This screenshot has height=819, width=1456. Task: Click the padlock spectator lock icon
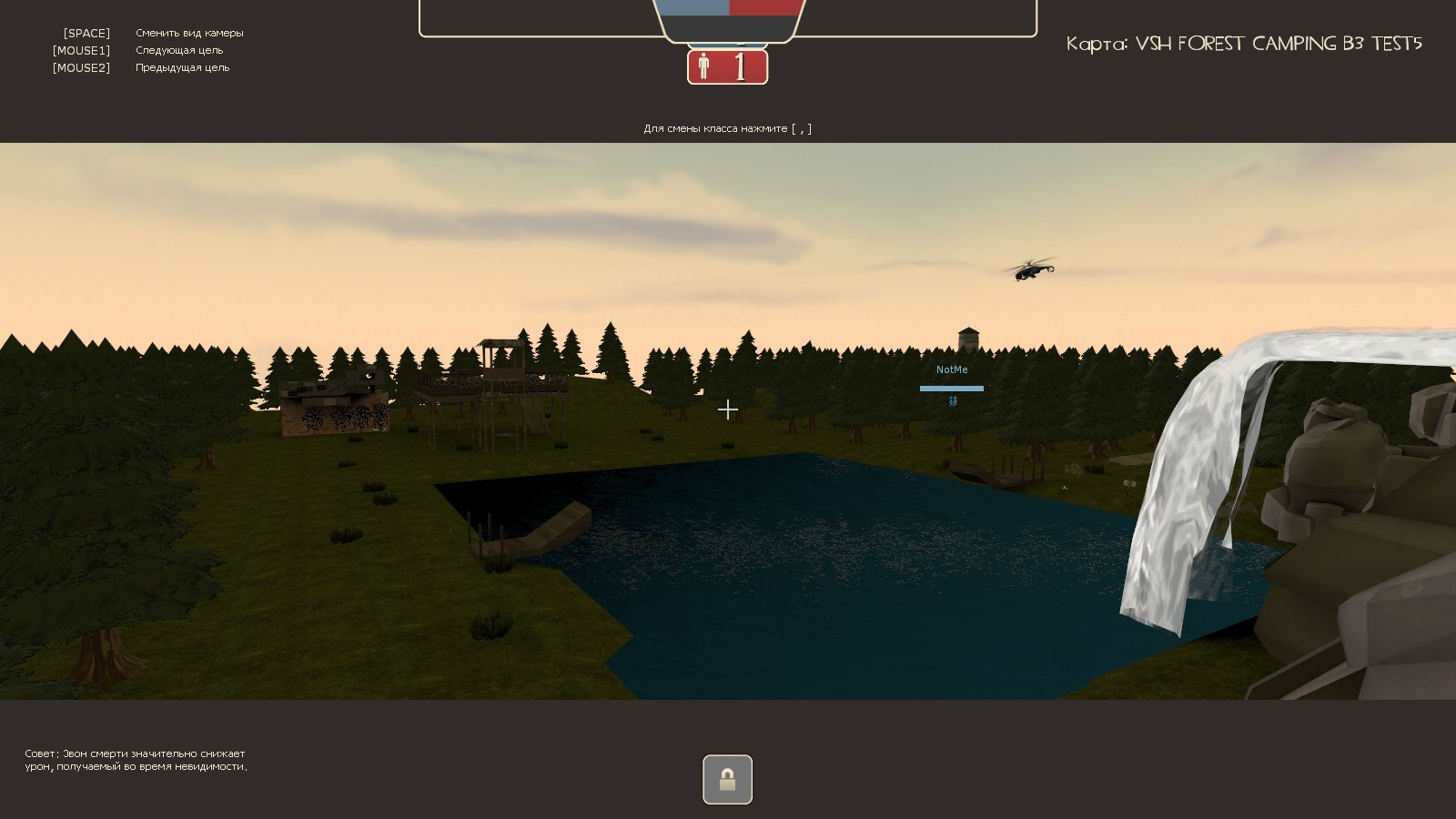point(727,779)
